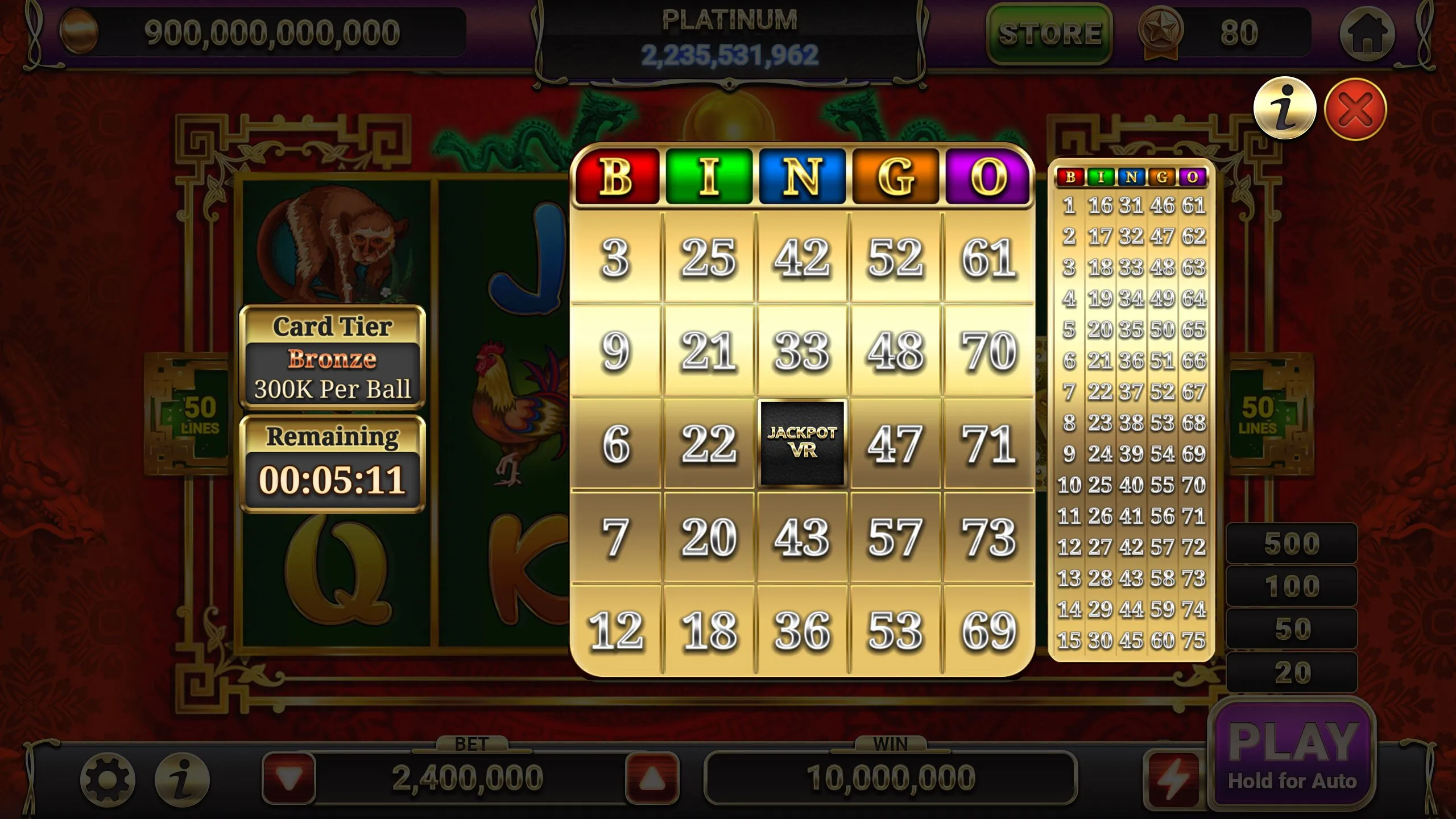
Task: Tap the Card Tier Bronze panel
Action: (332, 357)
